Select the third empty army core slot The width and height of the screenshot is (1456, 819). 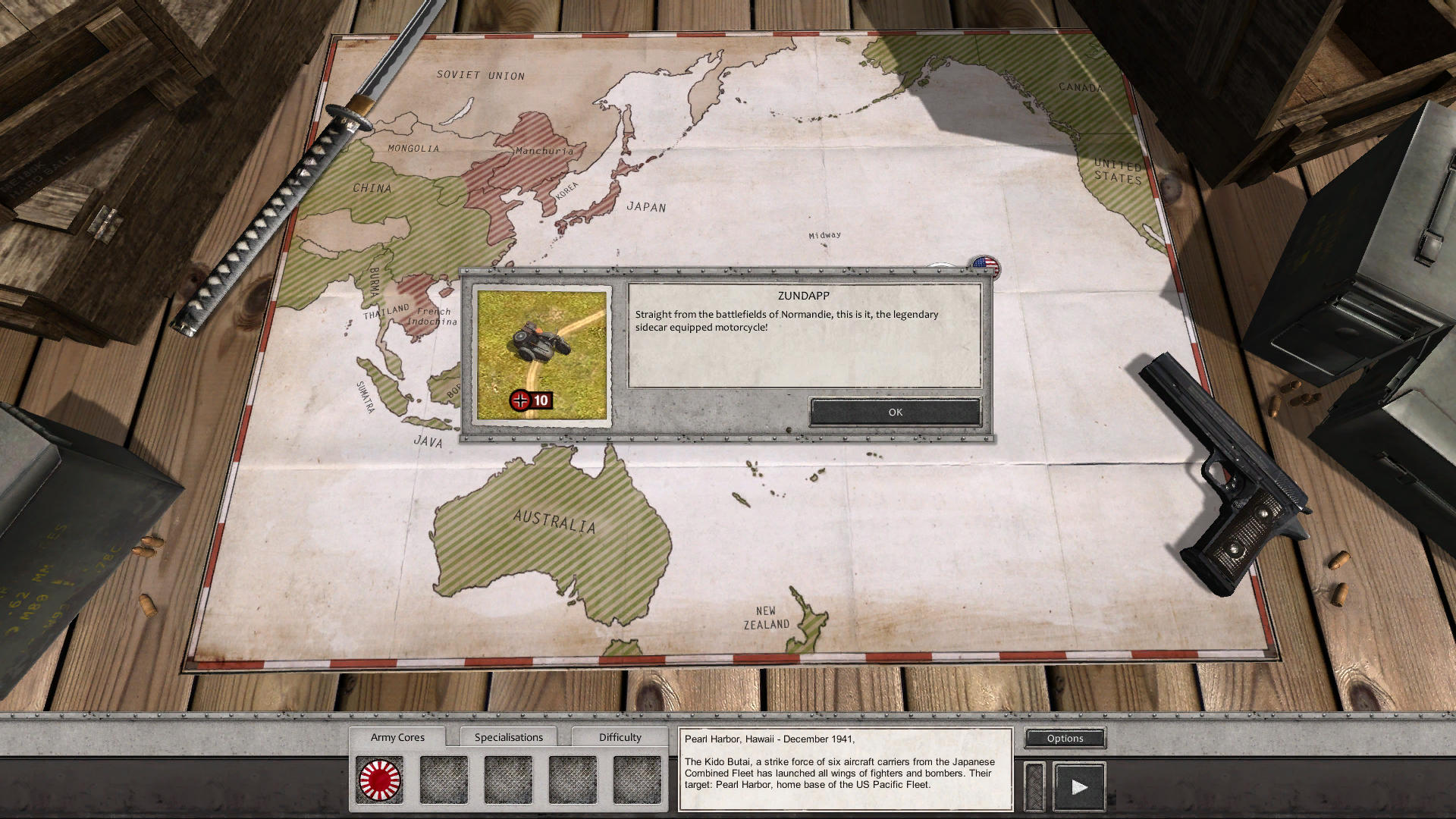tap(509, 777)
